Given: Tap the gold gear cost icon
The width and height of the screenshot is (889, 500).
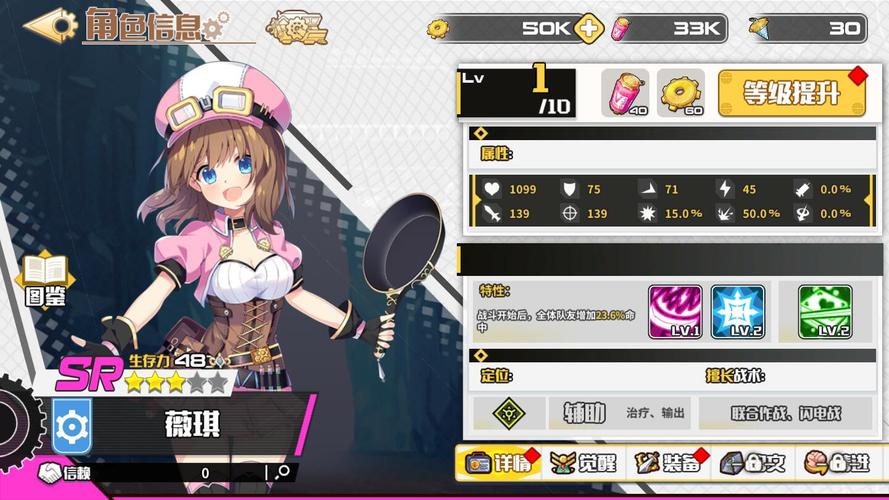Looking at the screenshot, I should 681,93.
